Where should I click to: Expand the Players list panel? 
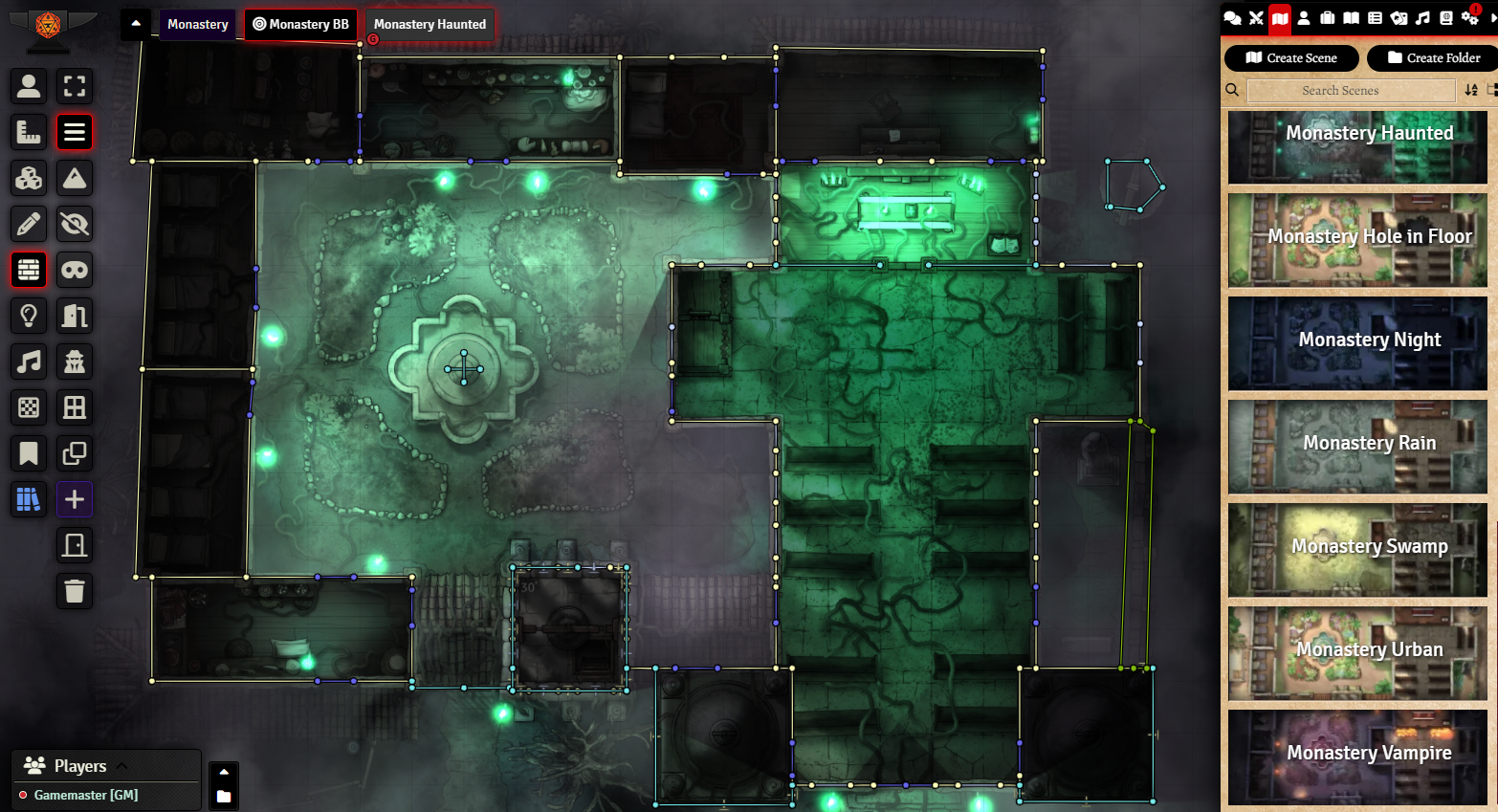pyautogui.click(x=121, y=765)
